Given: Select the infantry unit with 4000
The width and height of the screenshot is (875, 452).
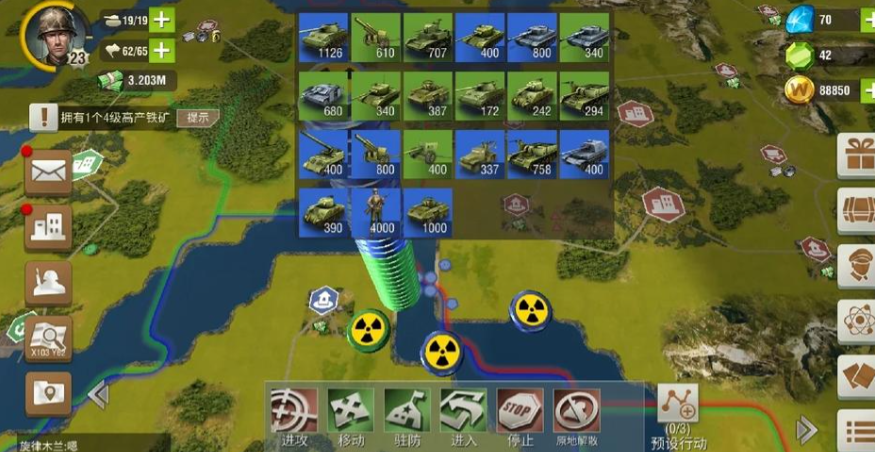Looking at the screenshot, I should pyautogui.click(x=375, y=212).
